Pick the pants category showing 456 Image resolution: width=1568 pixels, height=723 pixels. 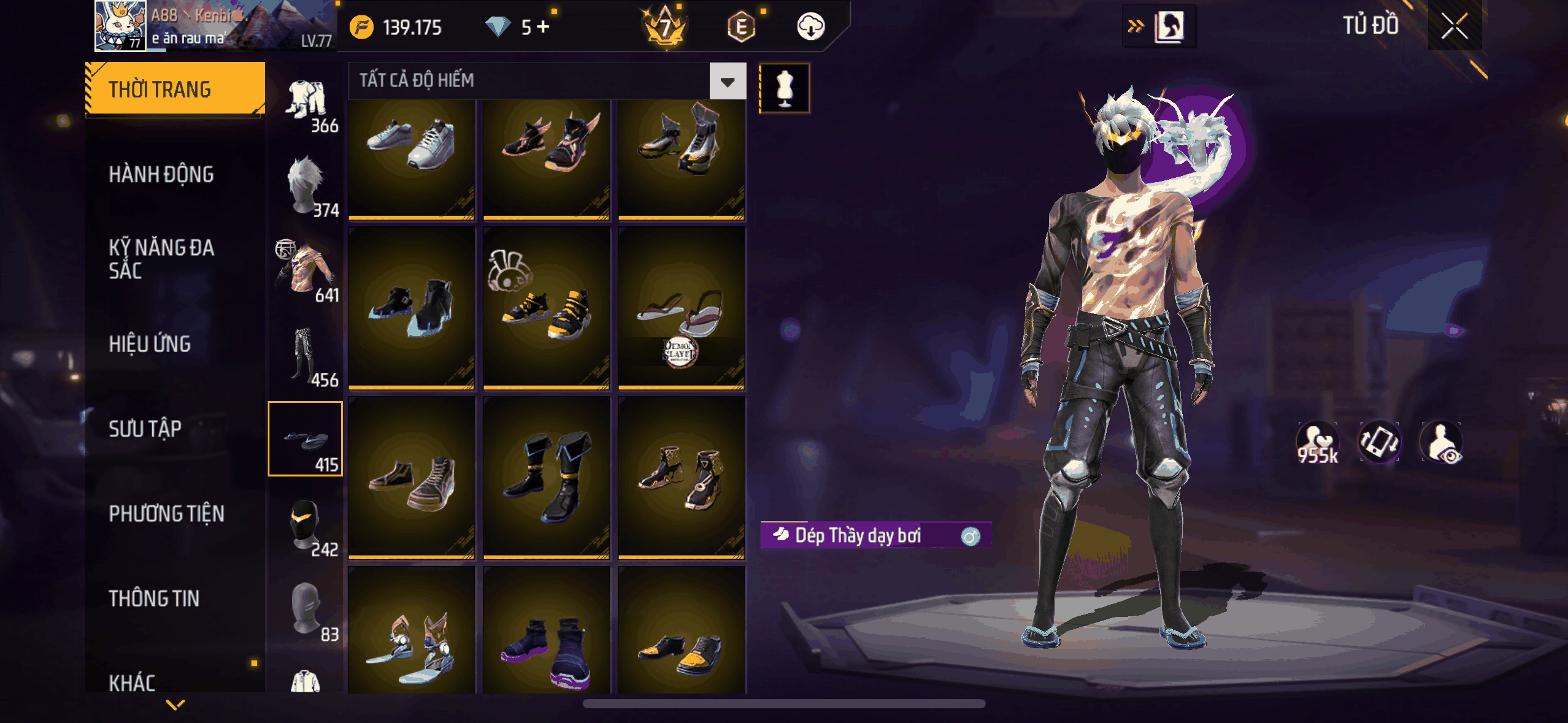[306, 356]
